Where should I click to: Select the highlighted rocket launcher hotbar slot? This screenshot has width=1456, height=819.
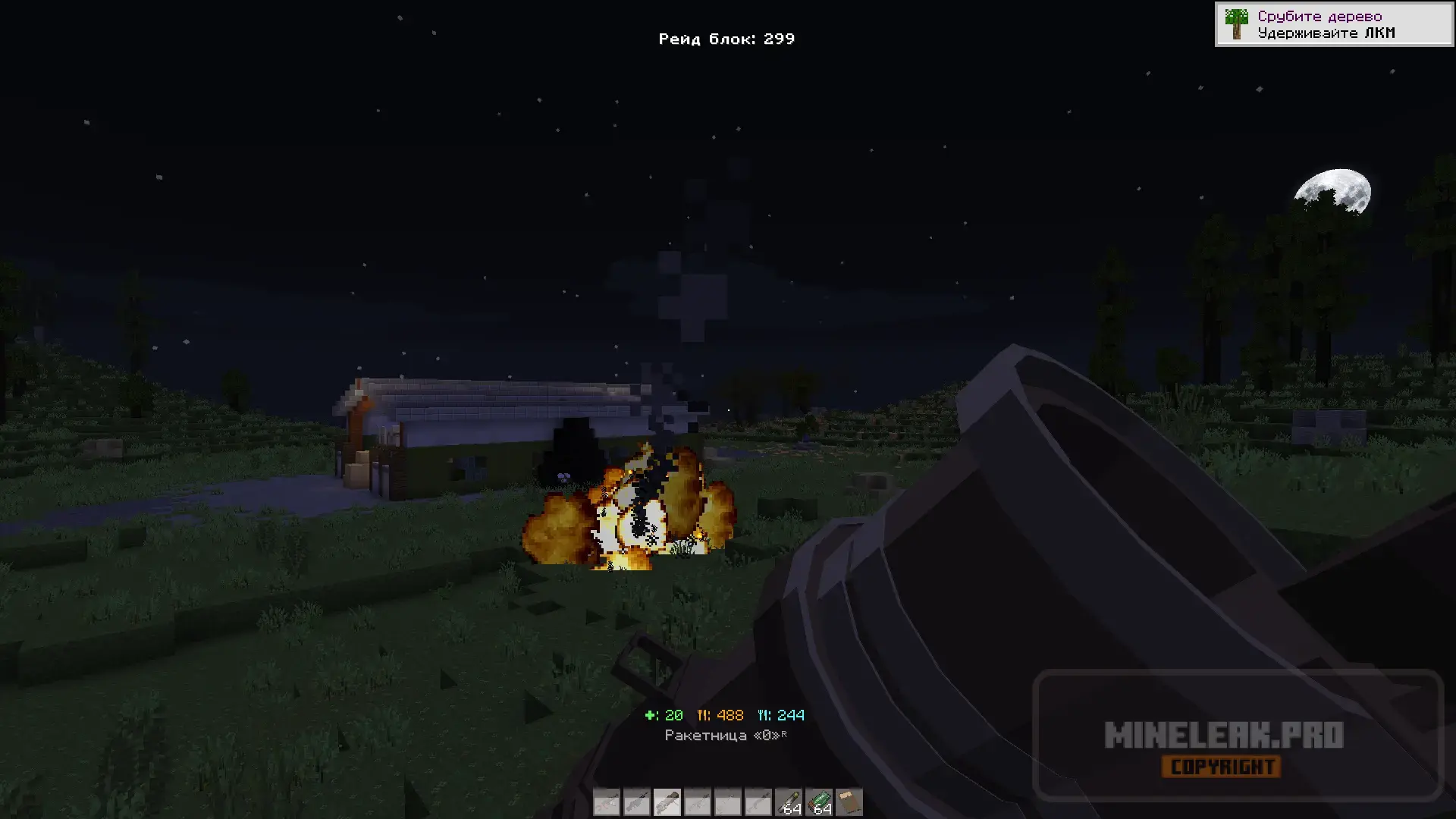pos(667,802)
